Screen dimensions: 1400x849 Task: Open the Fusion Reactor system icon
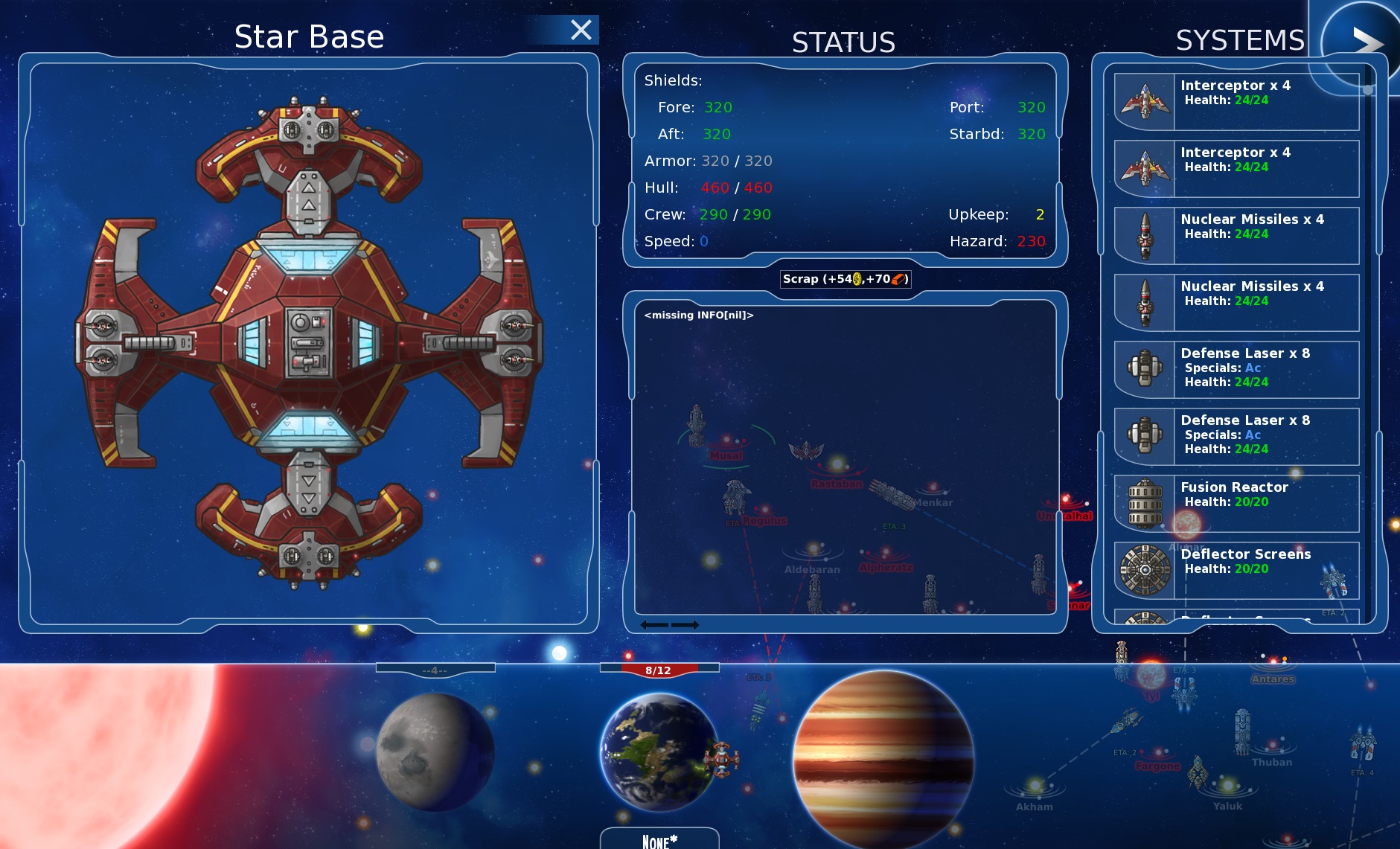(x=1143, y=502)
